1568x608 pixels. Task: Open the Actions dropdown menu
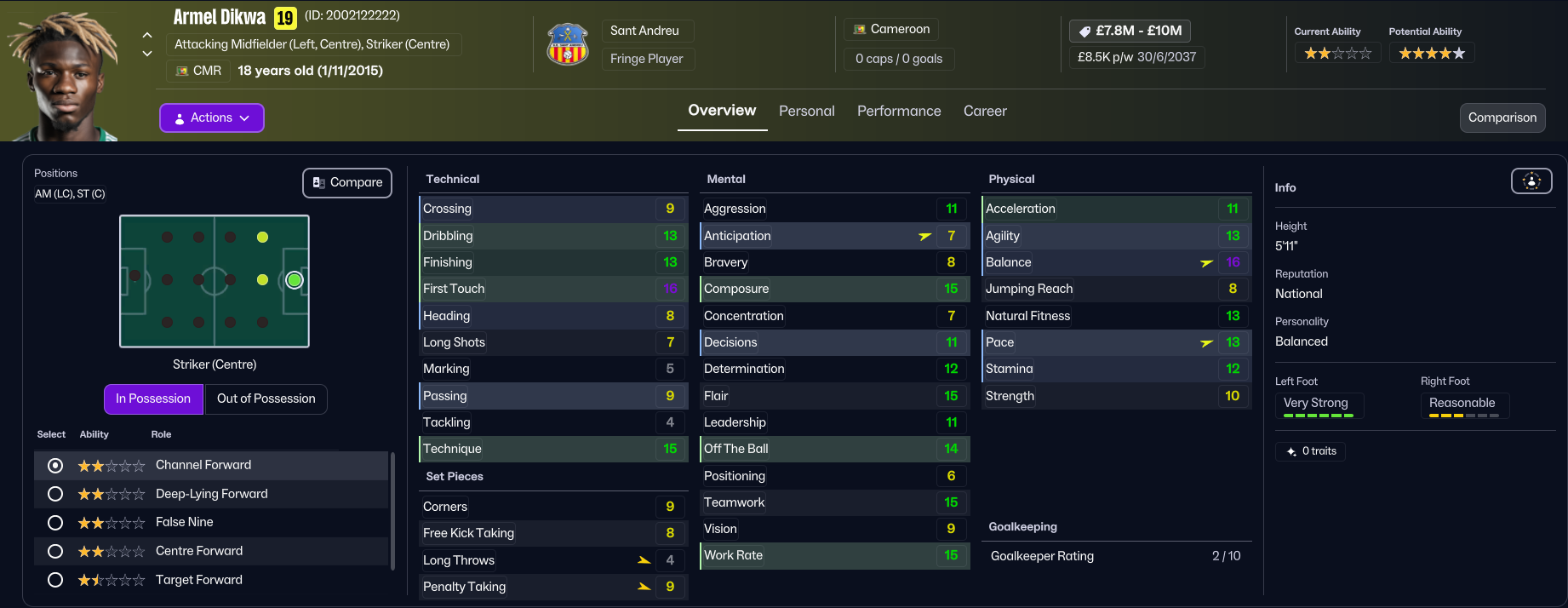[211, 118]
